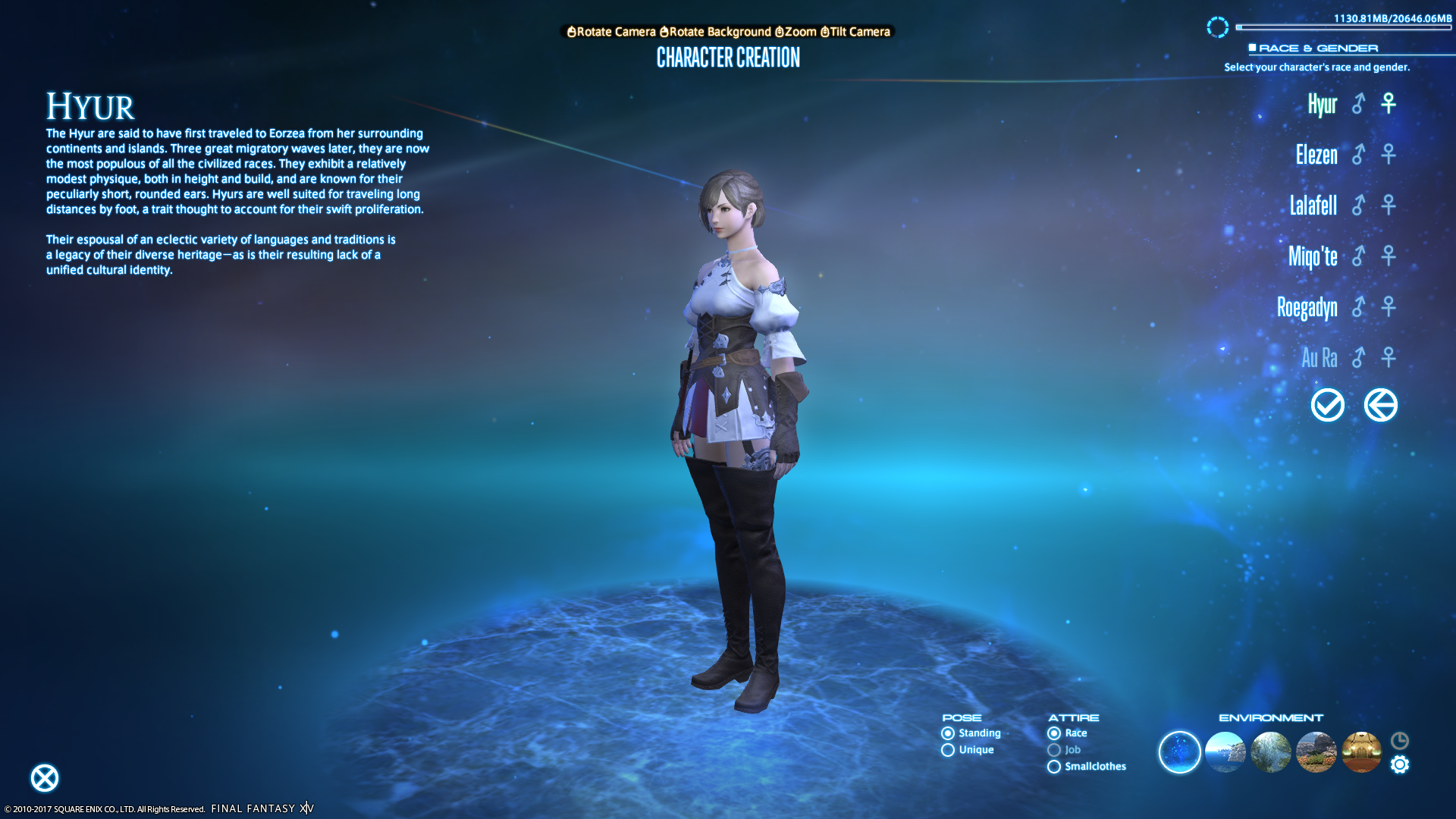Select the Race attire option
Image resolution: width=1456 pixels, height=819 pixels.
[1054, 733]
